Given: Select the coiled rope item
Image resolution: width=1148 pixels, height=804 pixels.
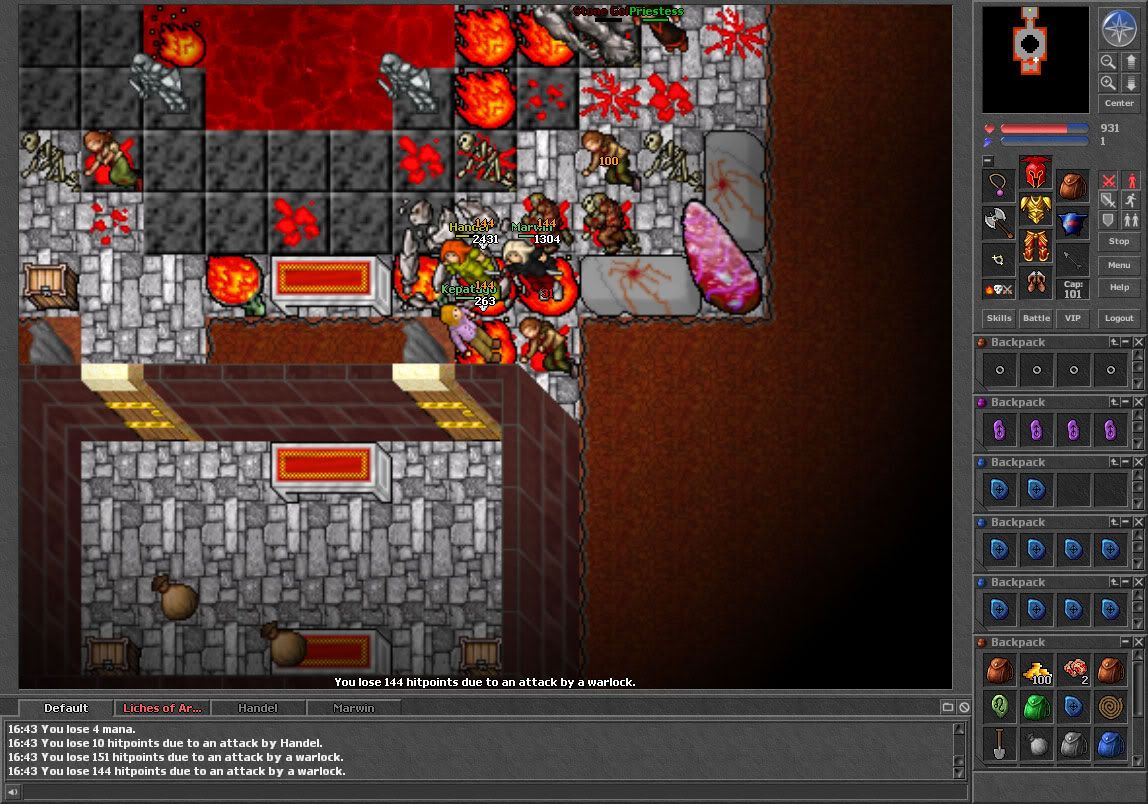Looking at the screenshot, I should pyautogui.click(x=1110, y=707).
